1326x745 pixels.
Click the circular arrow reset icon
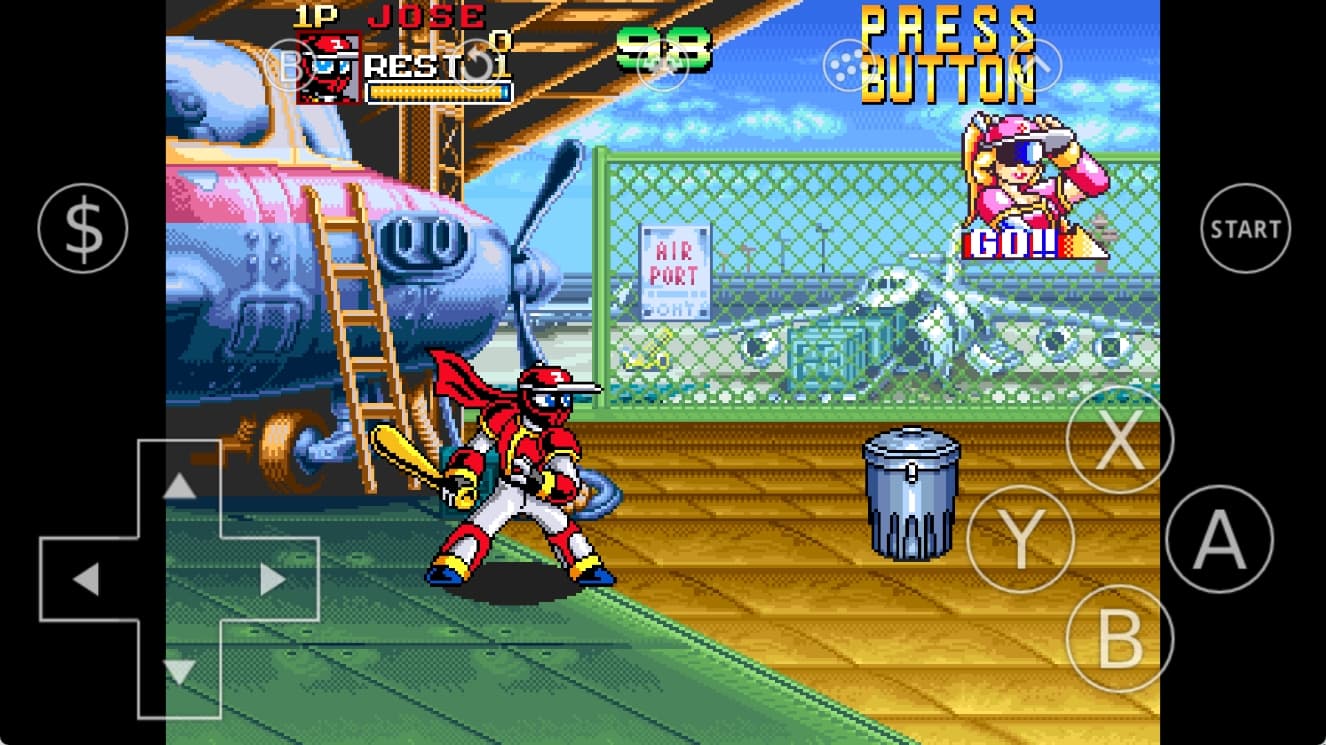coord(478,66)
